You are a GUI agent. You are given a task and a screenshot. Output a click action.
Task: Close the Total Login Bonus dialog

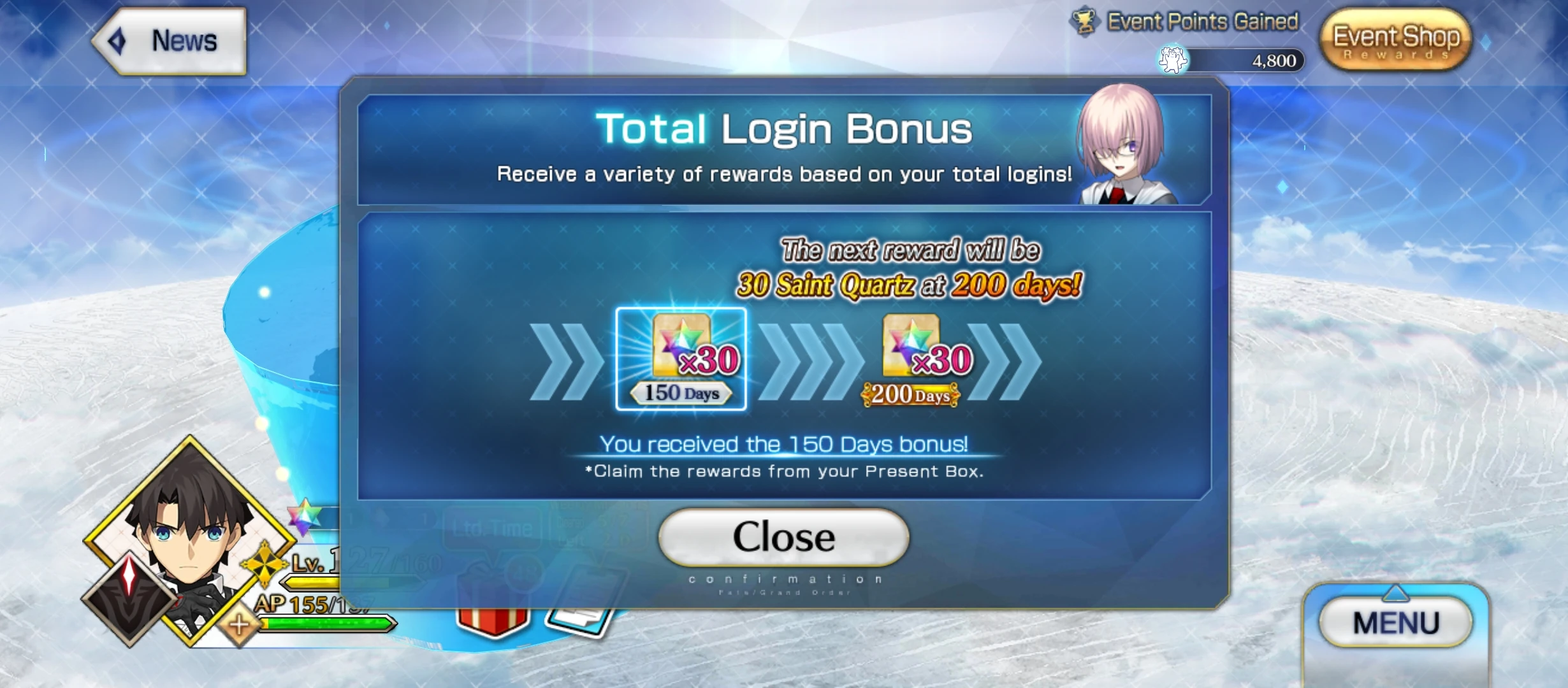click(783, 537)
